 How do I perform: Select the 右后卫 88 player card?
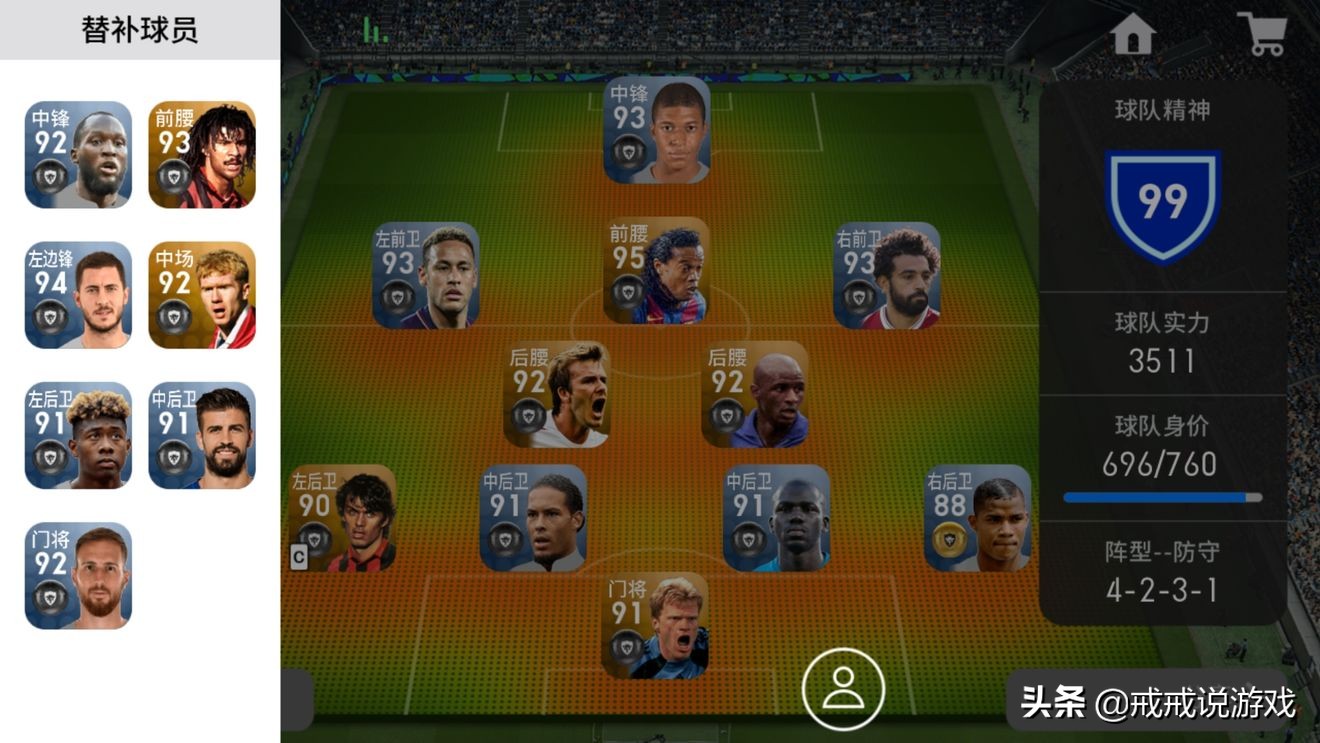977,518
